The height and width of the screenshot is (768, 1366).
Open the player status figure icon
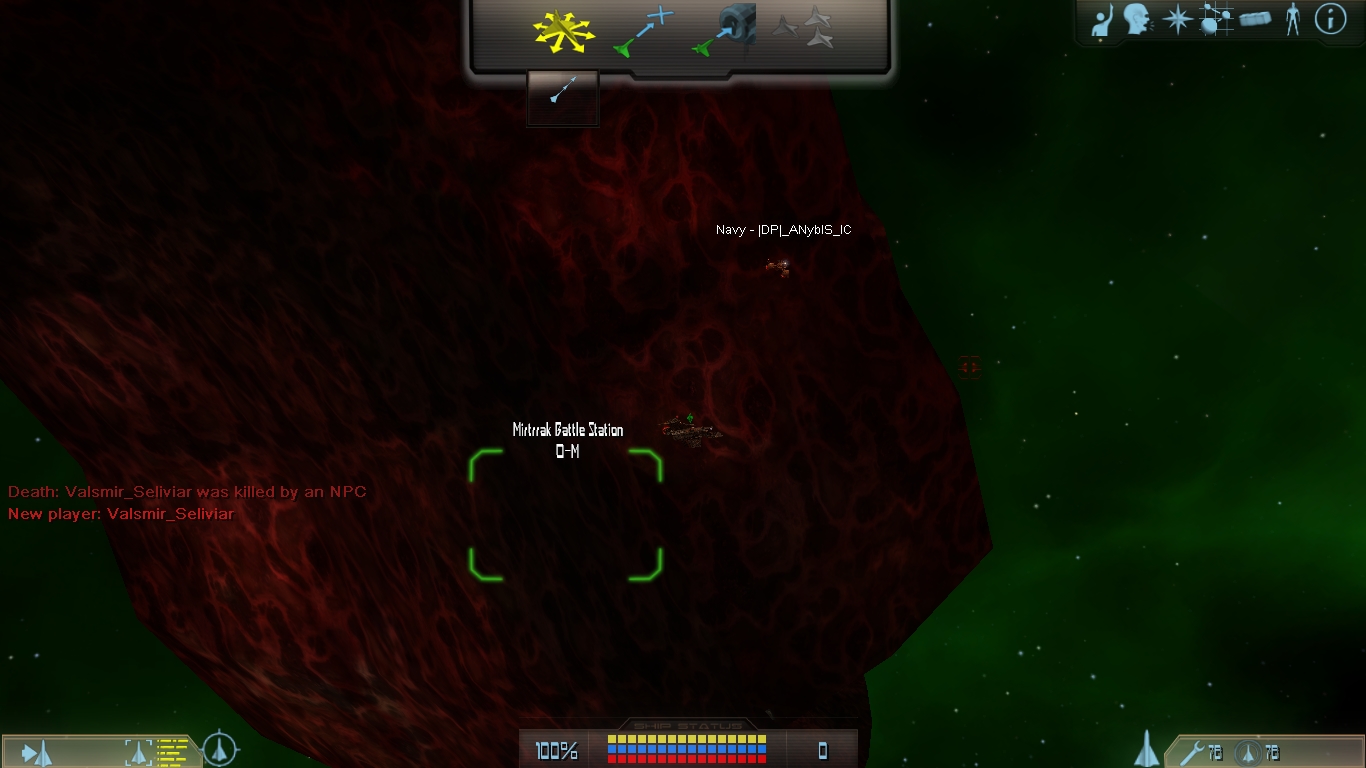click(1292, 19)
